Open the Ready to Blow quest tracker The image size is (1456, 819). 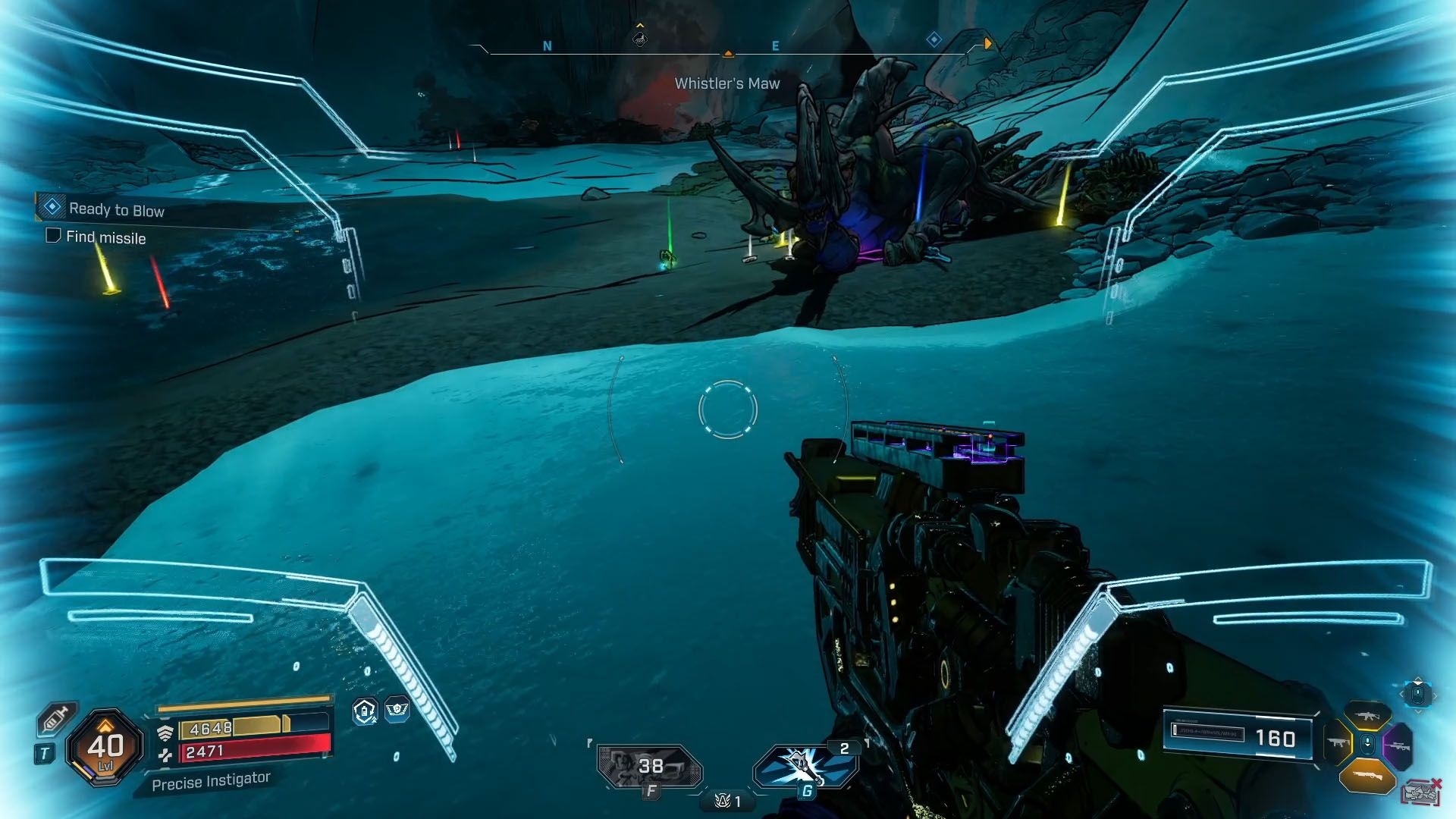116,209
